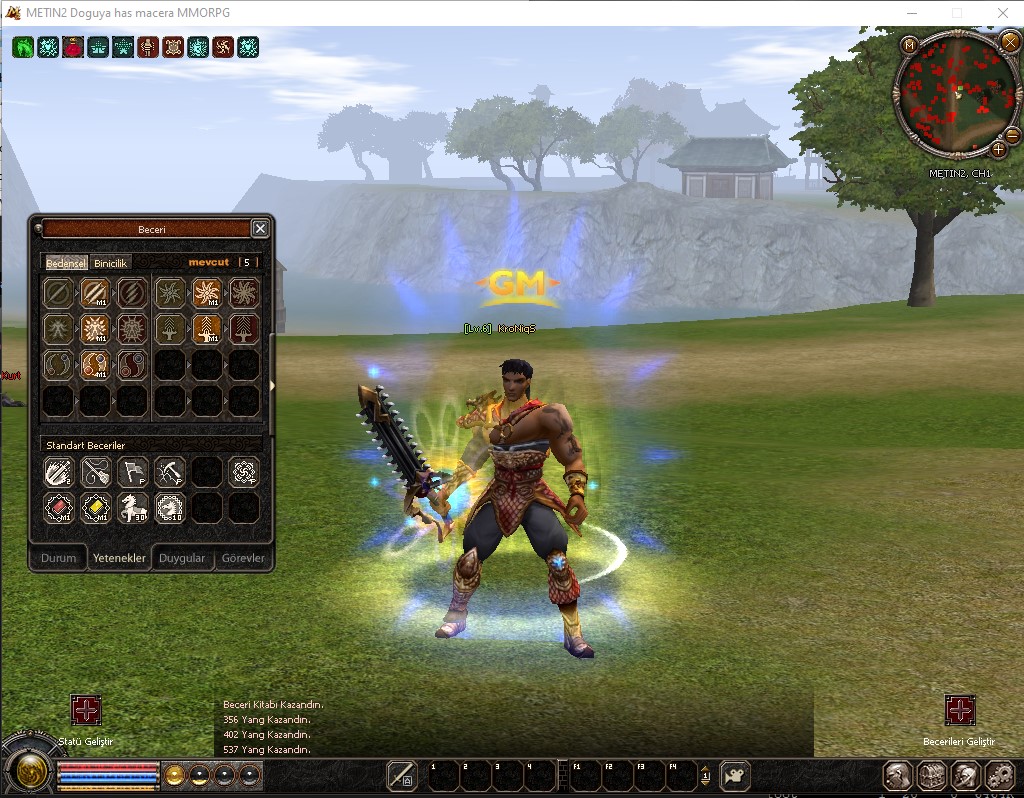This screenshot has height=798, width=1024.
Task: Switch to the Duygular tab
Action: coord(182,558)
